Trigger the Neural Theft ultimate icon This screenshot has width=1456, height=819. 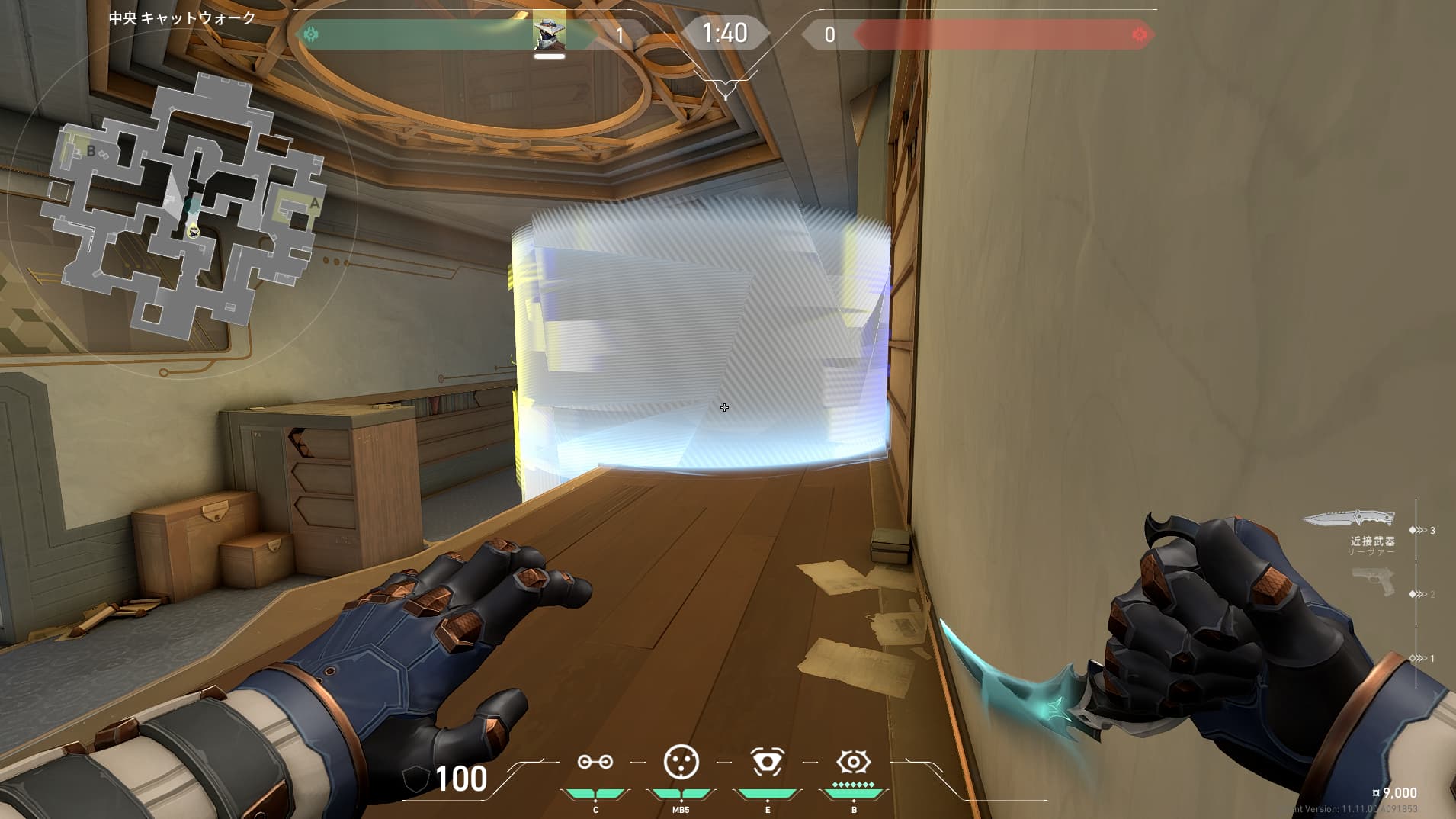(x=853, y=762)
